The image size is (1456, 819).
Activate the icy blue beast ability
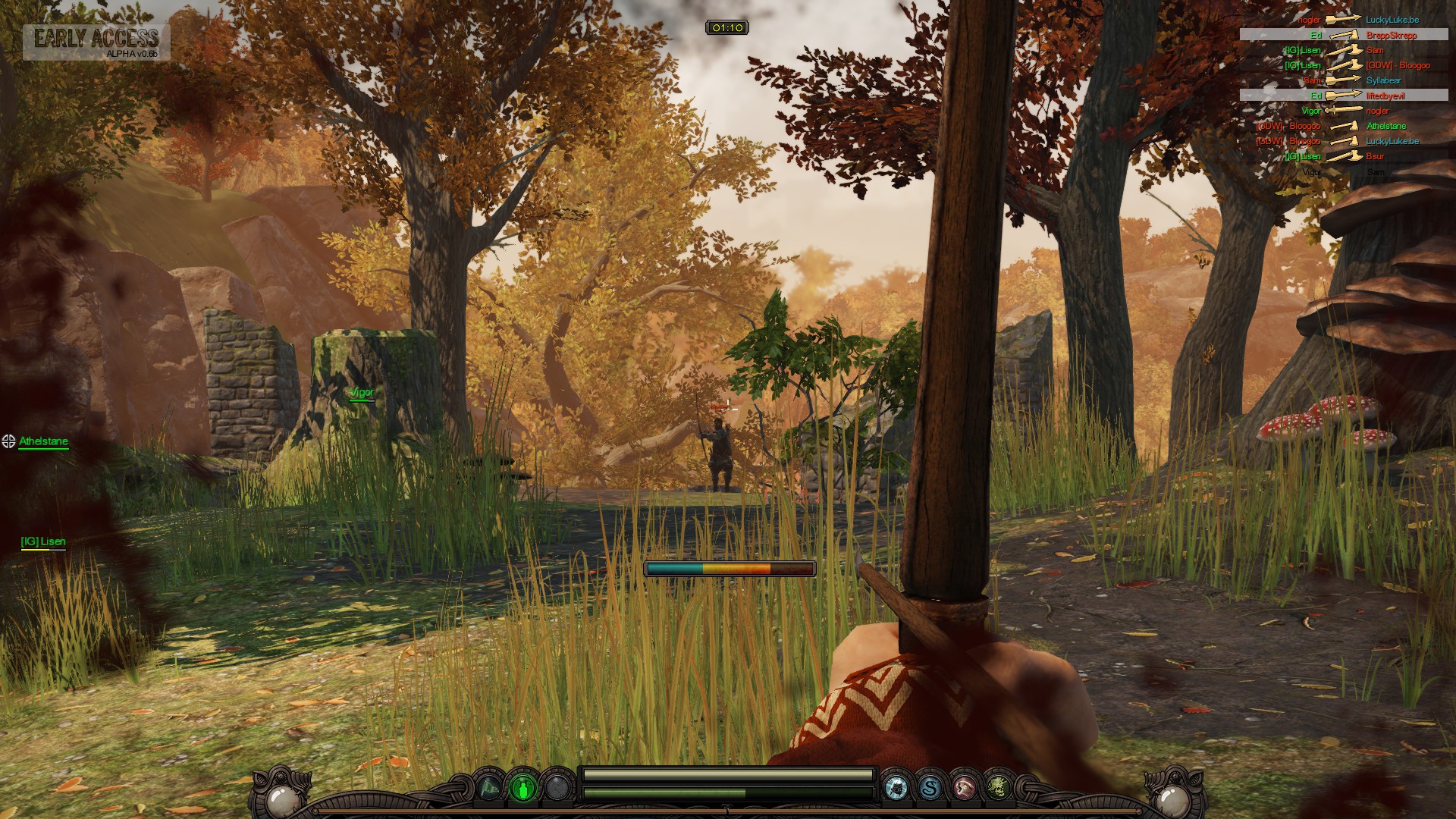pos(896,788)
